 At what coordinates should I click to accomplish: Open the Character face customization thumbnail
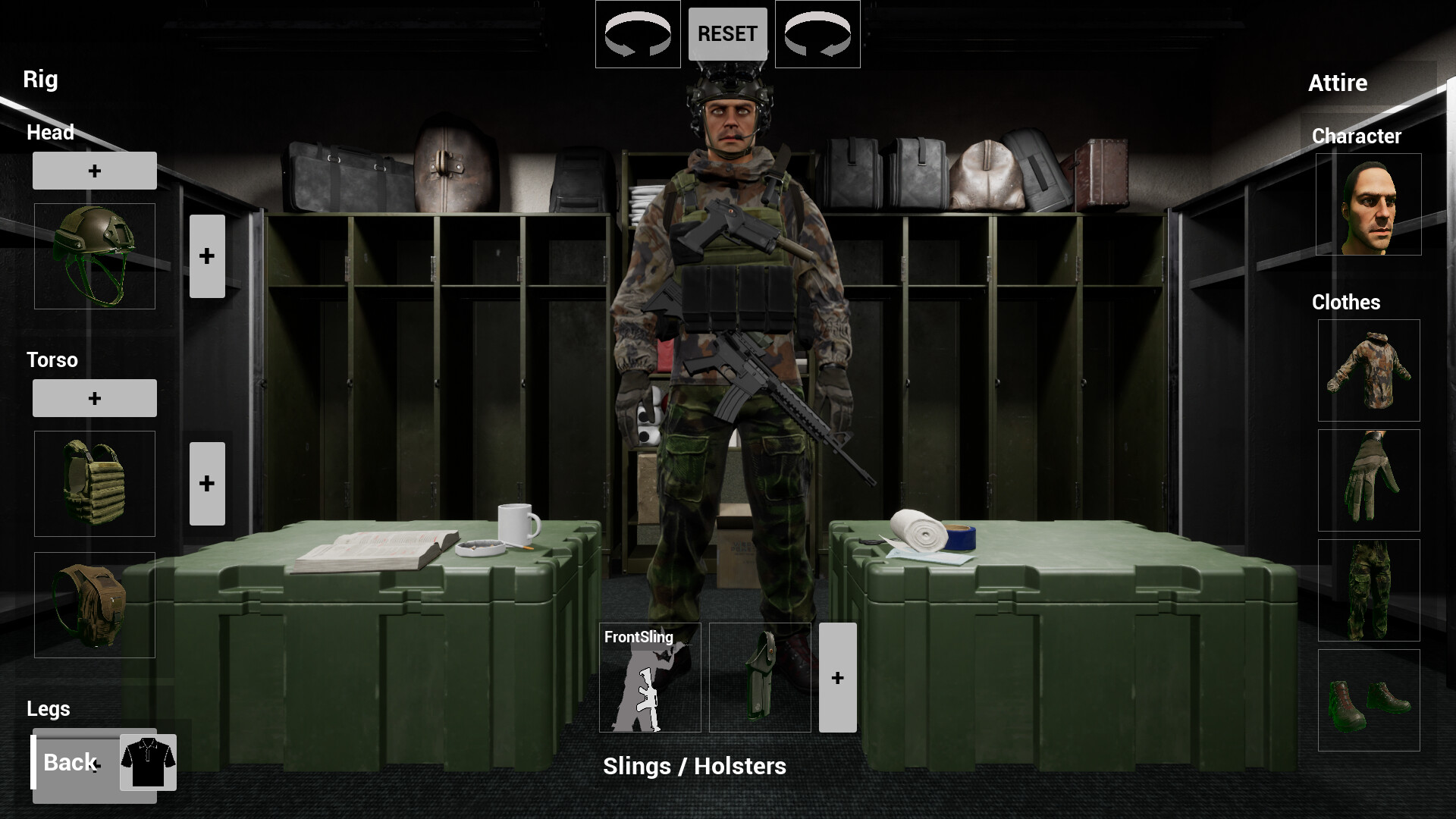[x=1368, y=203]
